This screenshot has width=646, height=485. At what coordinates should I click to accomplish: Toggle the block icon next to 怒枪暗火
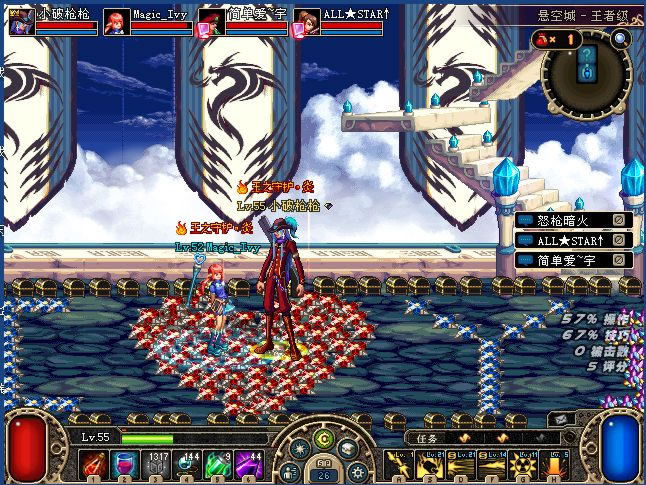click(x=620, y=220)
